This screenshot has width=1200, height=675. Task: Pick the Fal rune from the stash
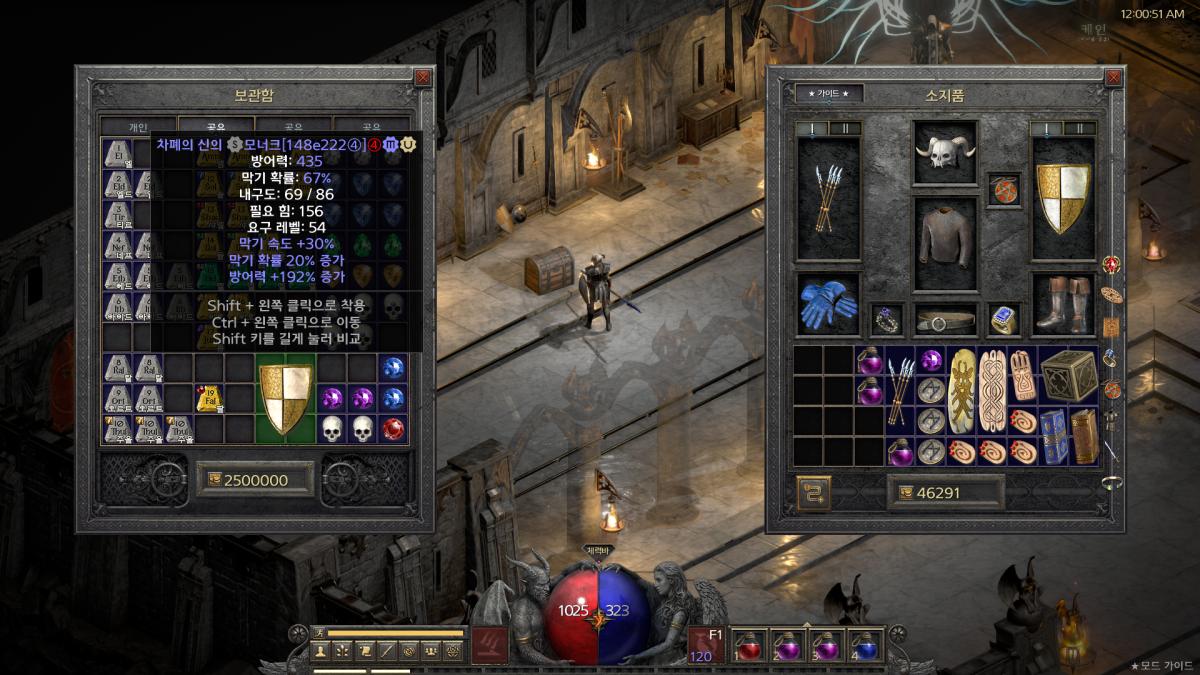pyautogui.click(x=209, y=399)
